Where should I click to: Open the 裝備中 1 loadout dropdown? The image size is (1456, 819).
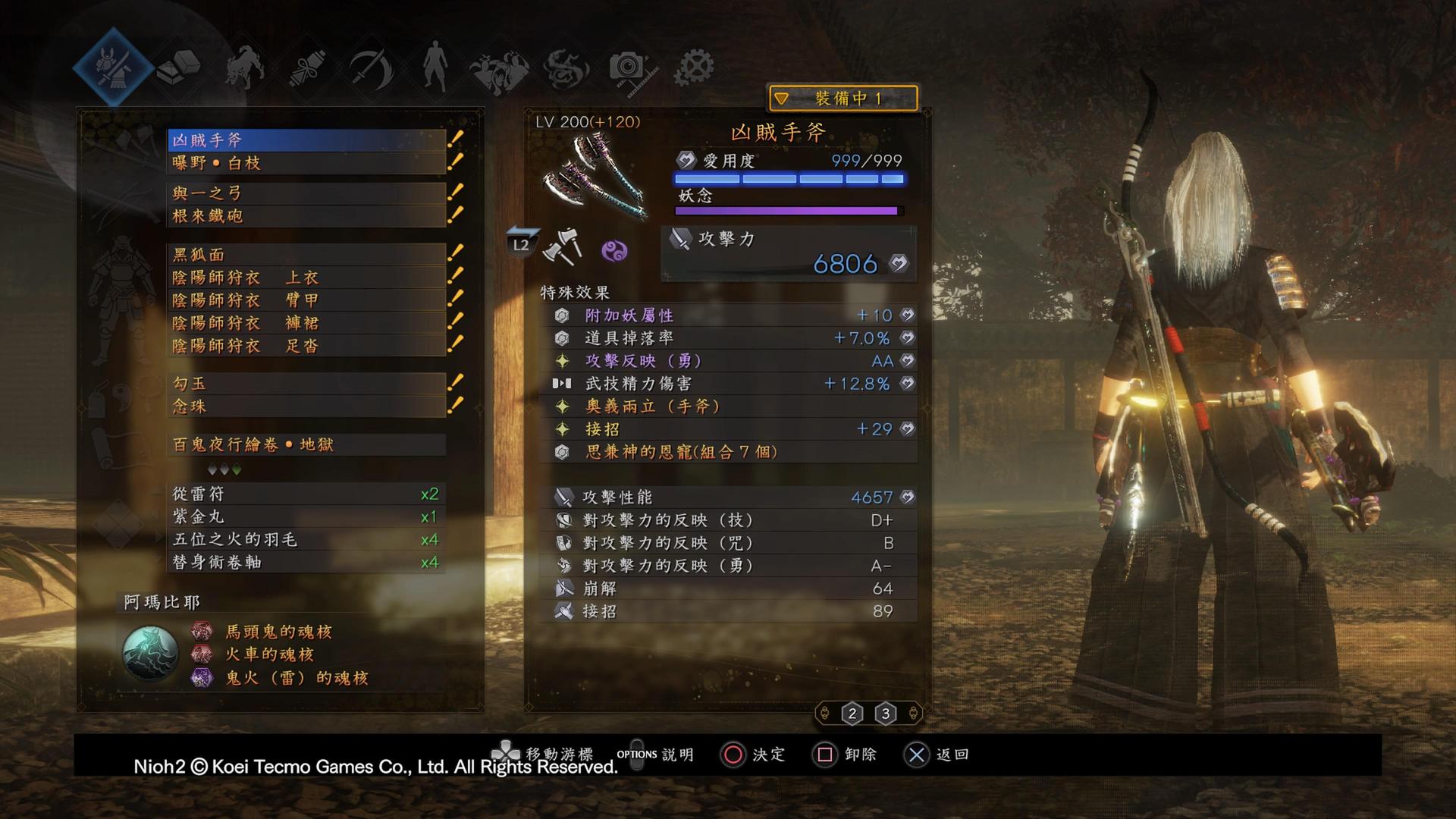click(x=843, y=99)
